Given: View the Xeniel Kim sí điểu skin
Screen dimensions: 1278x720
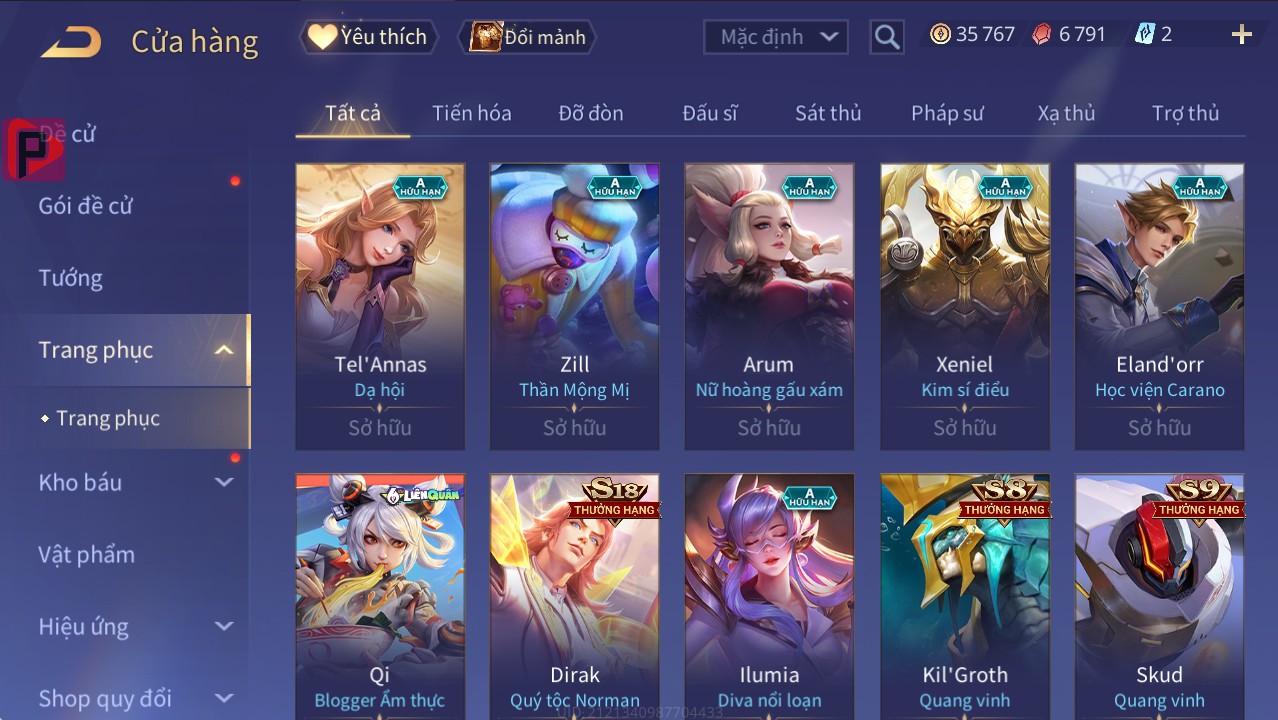Looking at the screenshot, I should [964, 306].
